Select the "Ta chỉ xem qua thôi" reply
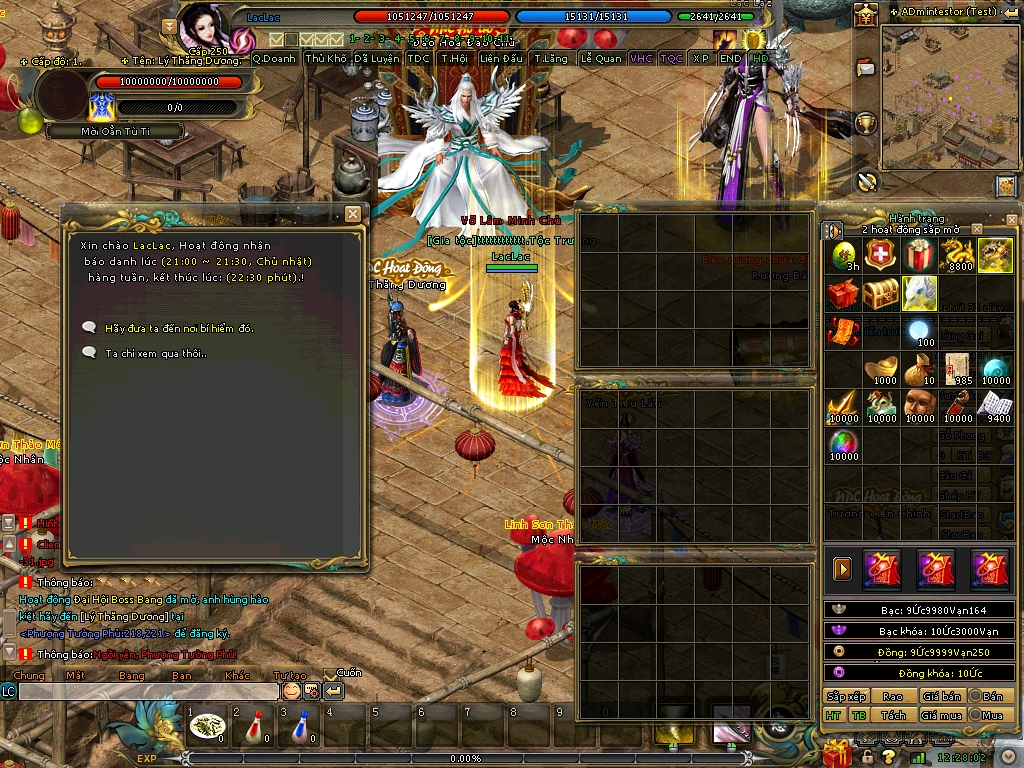 click(156, 353)
